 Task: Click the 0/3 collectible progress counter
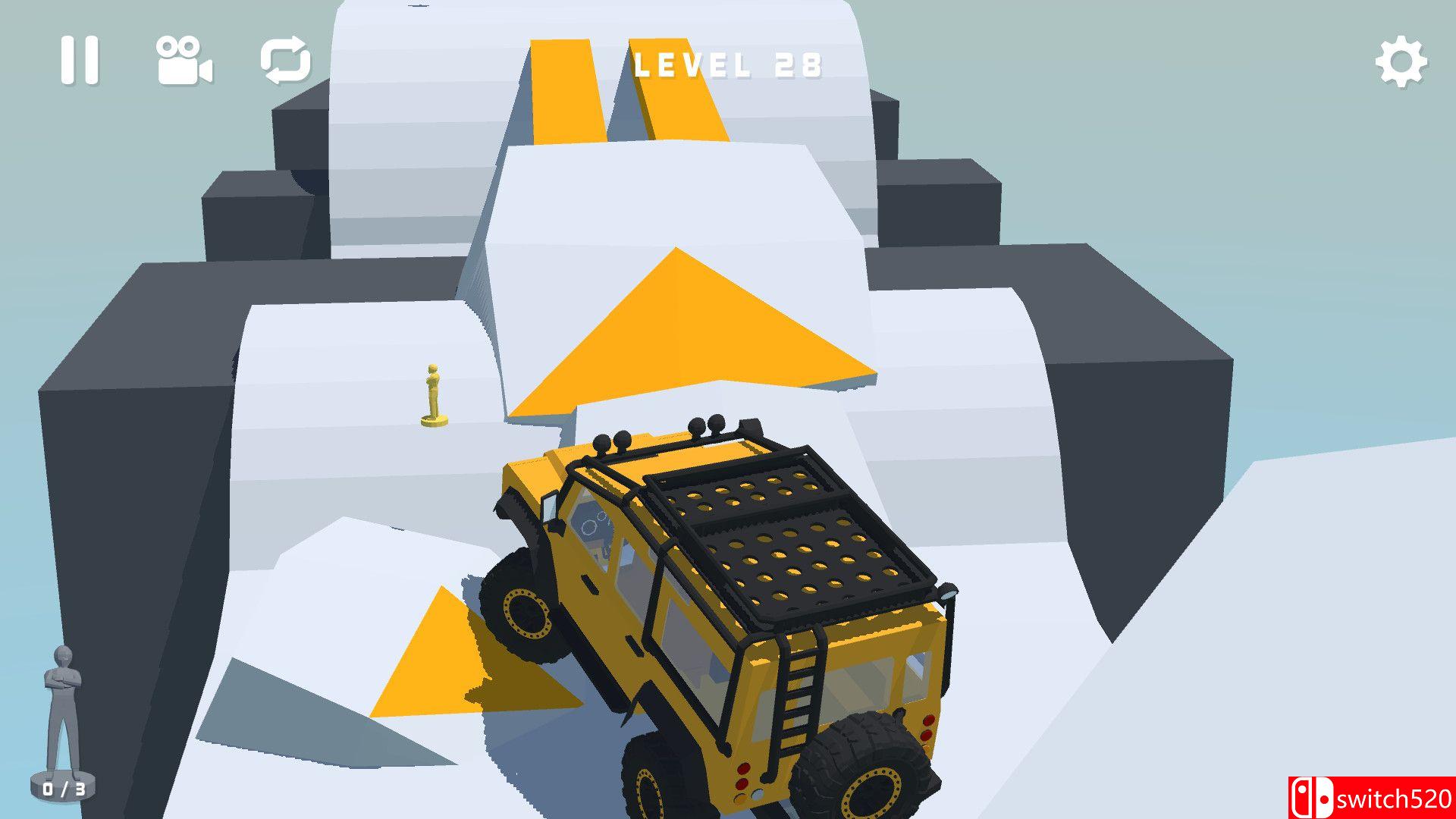click(x=64, y=789)
